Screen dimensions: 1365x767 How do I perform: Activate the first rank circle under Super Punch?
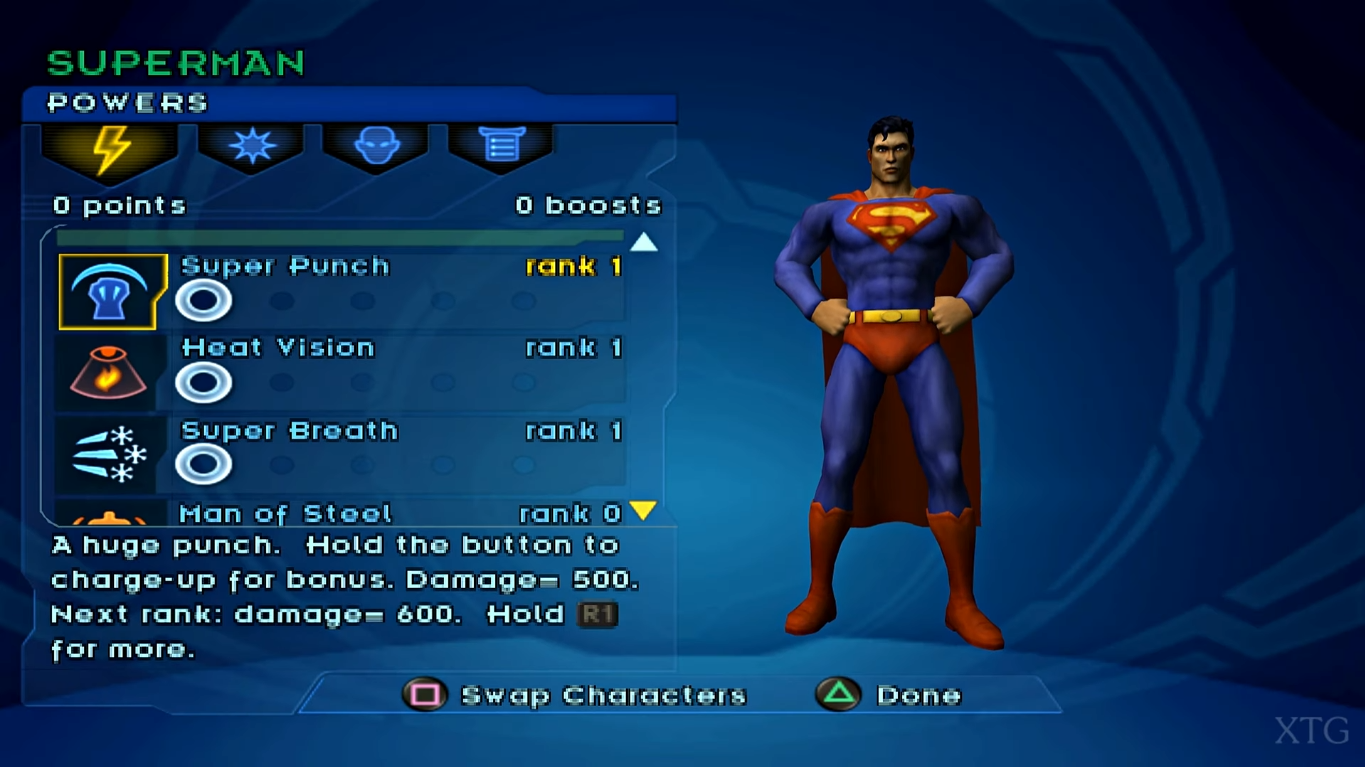(x=204, y=300)
